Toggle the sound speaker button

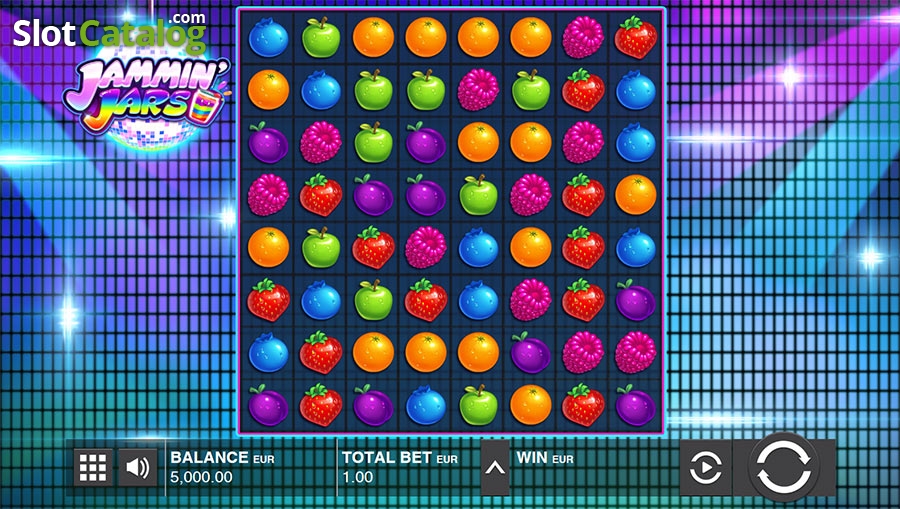tap(138, 467)
